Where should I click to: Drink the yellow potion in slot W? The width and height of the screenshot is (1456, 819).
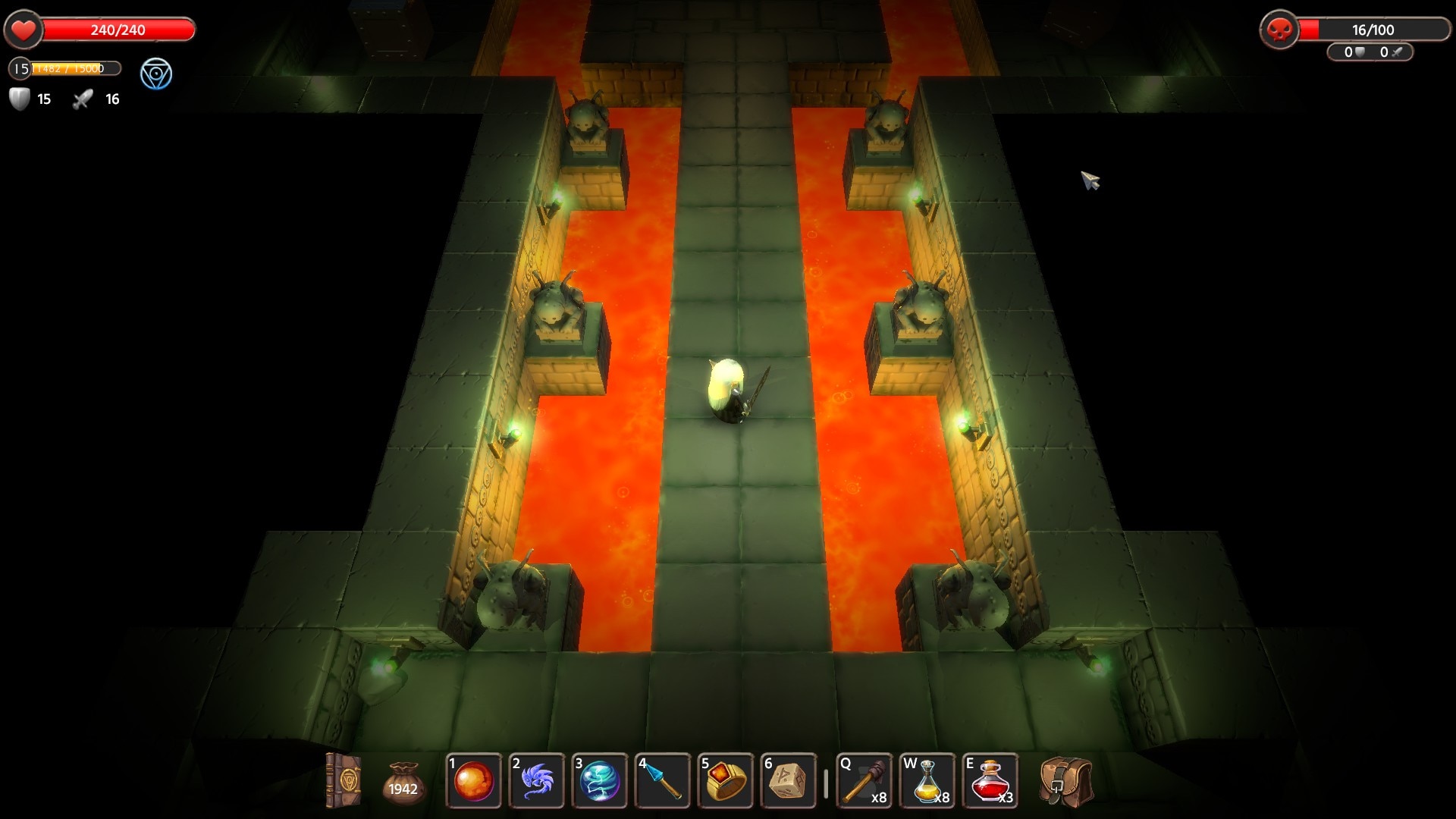point(927,781)
